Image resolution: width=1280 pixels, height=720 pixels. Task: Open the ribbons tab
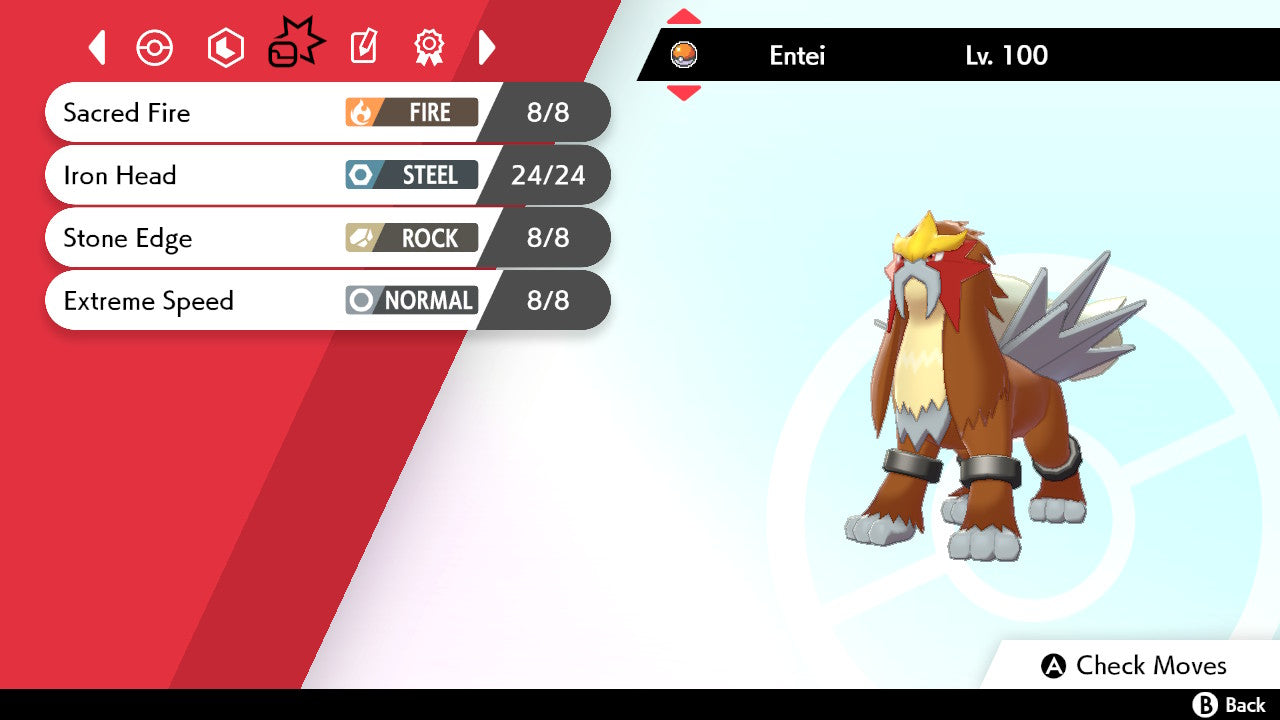point(429,47)
